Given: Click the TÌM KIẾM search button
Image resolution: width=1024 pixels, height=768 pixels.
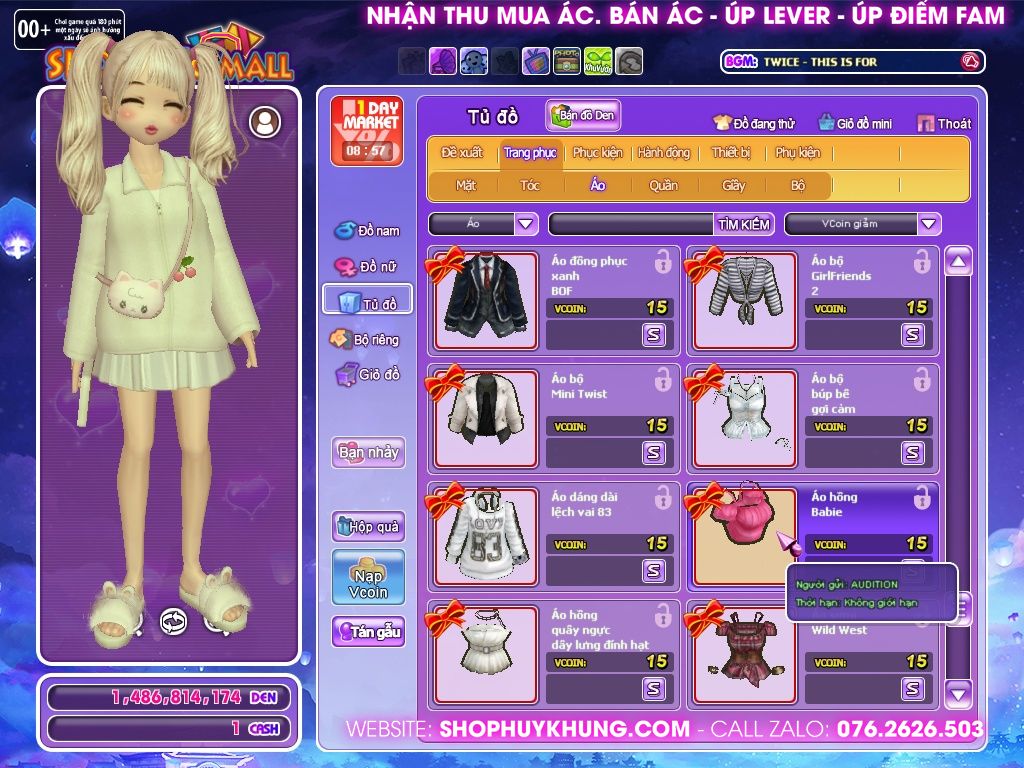Looking at the screenshot, I should click(743, 224).
